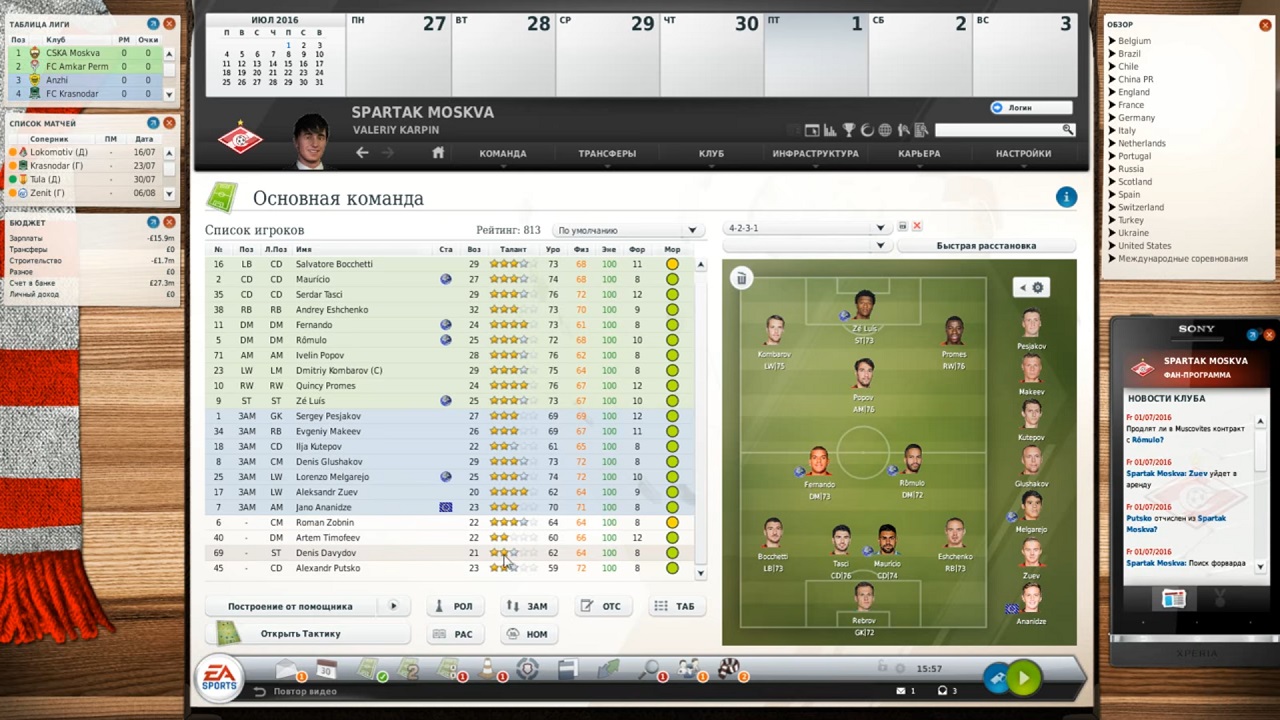
Task: Advance with the green play button
Action: [x=1023, y=678]
